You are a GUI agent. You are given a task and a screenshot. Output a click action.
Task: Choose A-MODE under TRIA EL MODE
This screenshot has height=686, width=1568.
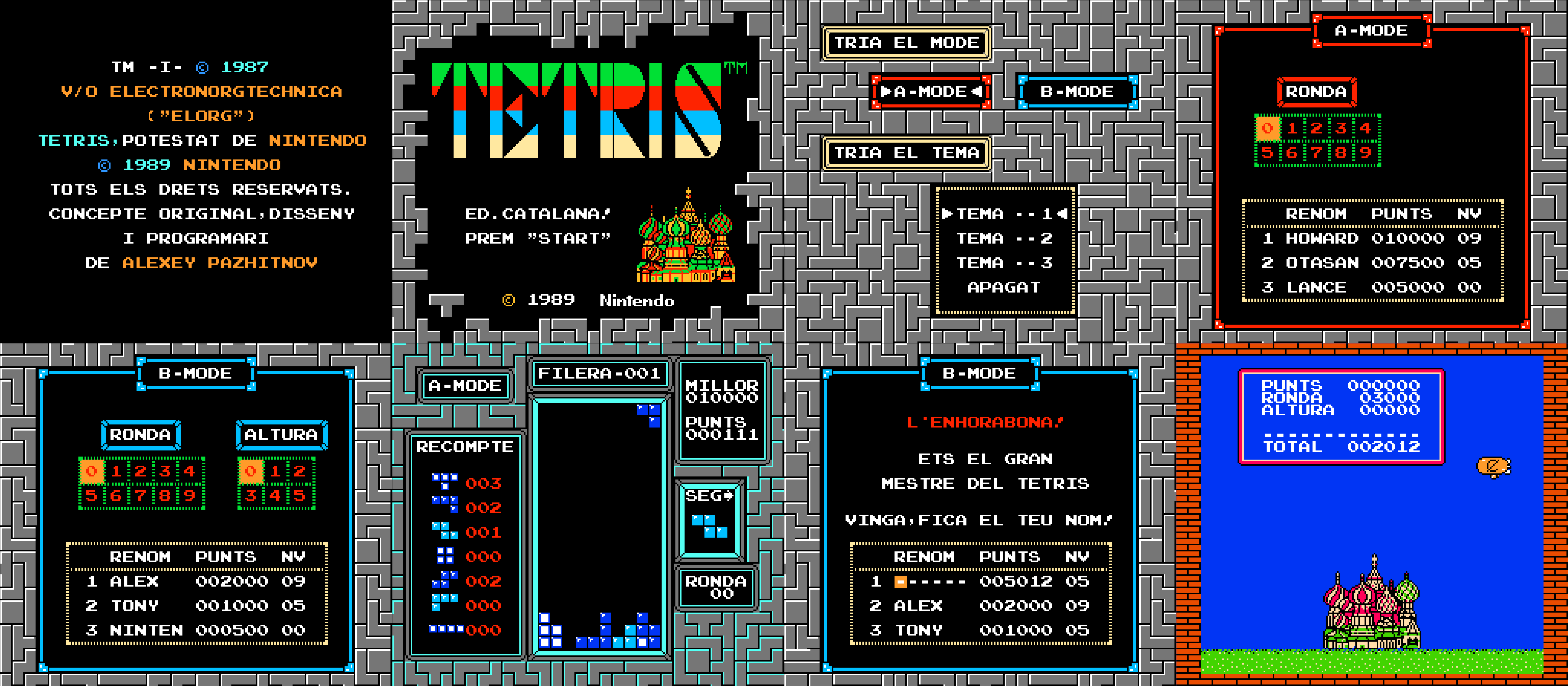(x=930, y=92)
